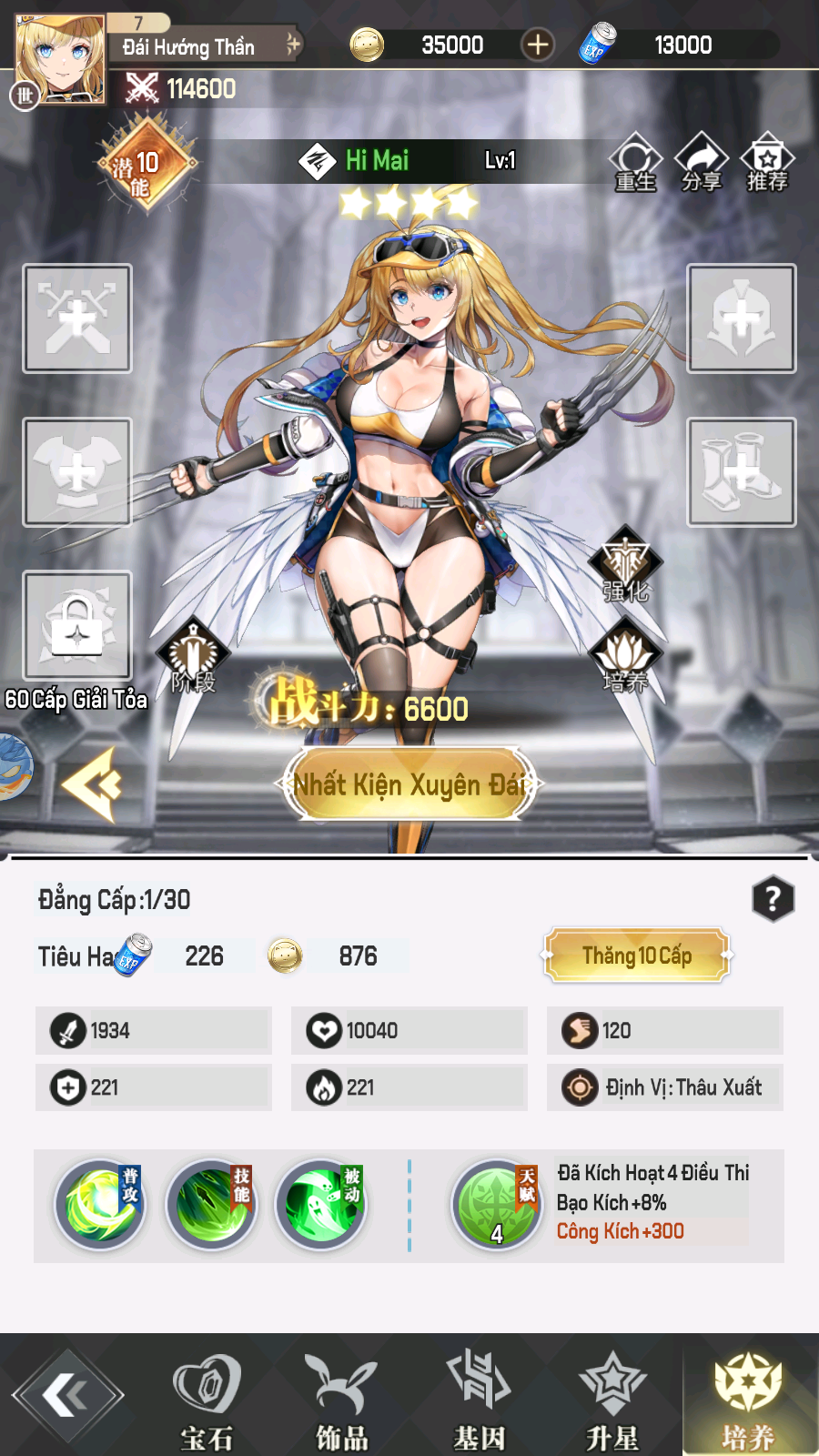Open the 推荐 recommendation icon
The width and height of the screenshot is (819, 1456).
[767, 162]
